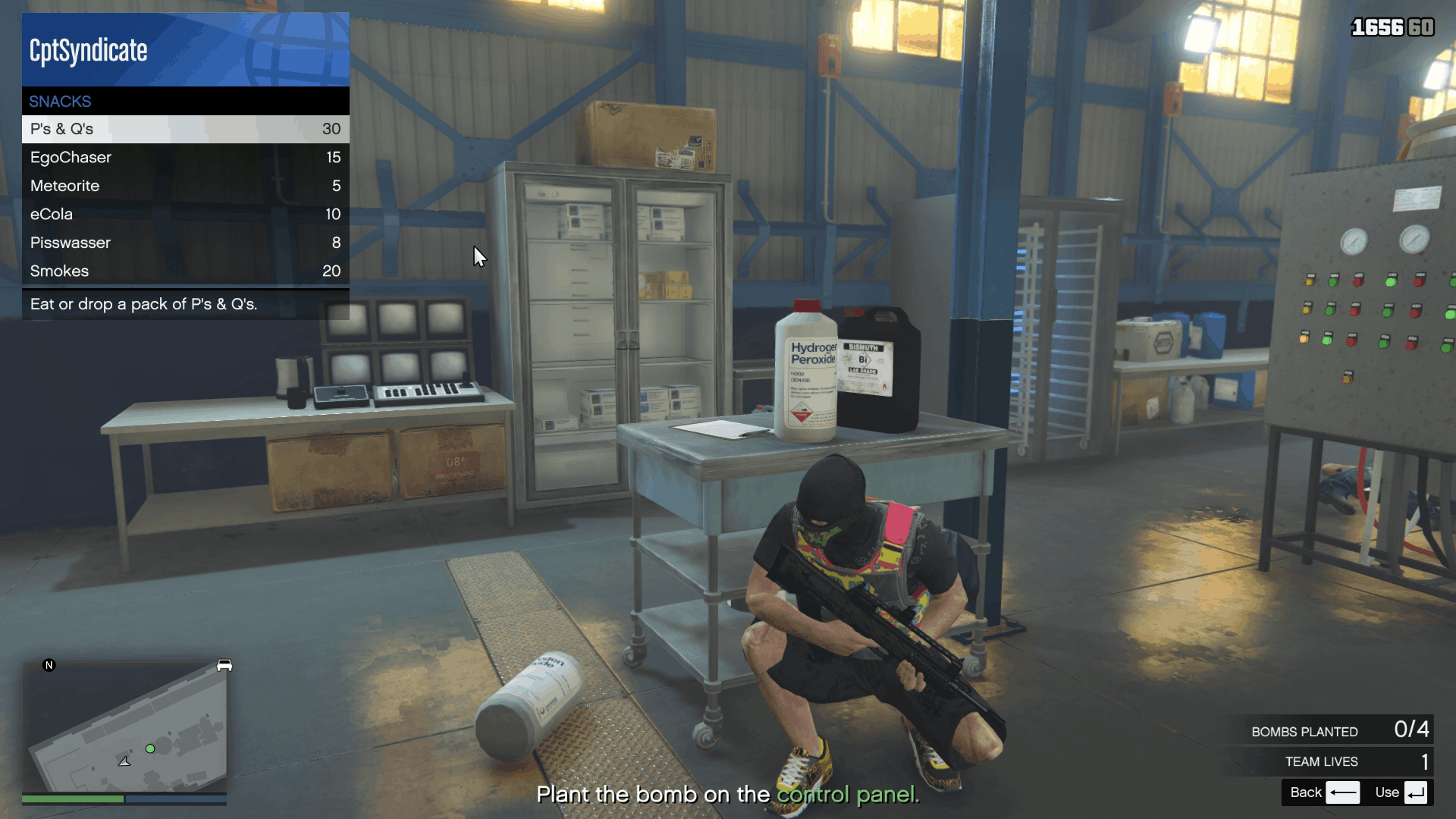Click the North indicator on the minimap
Image resolution: width=1456 pixels, height=819 pixels.
pos(50,664)
